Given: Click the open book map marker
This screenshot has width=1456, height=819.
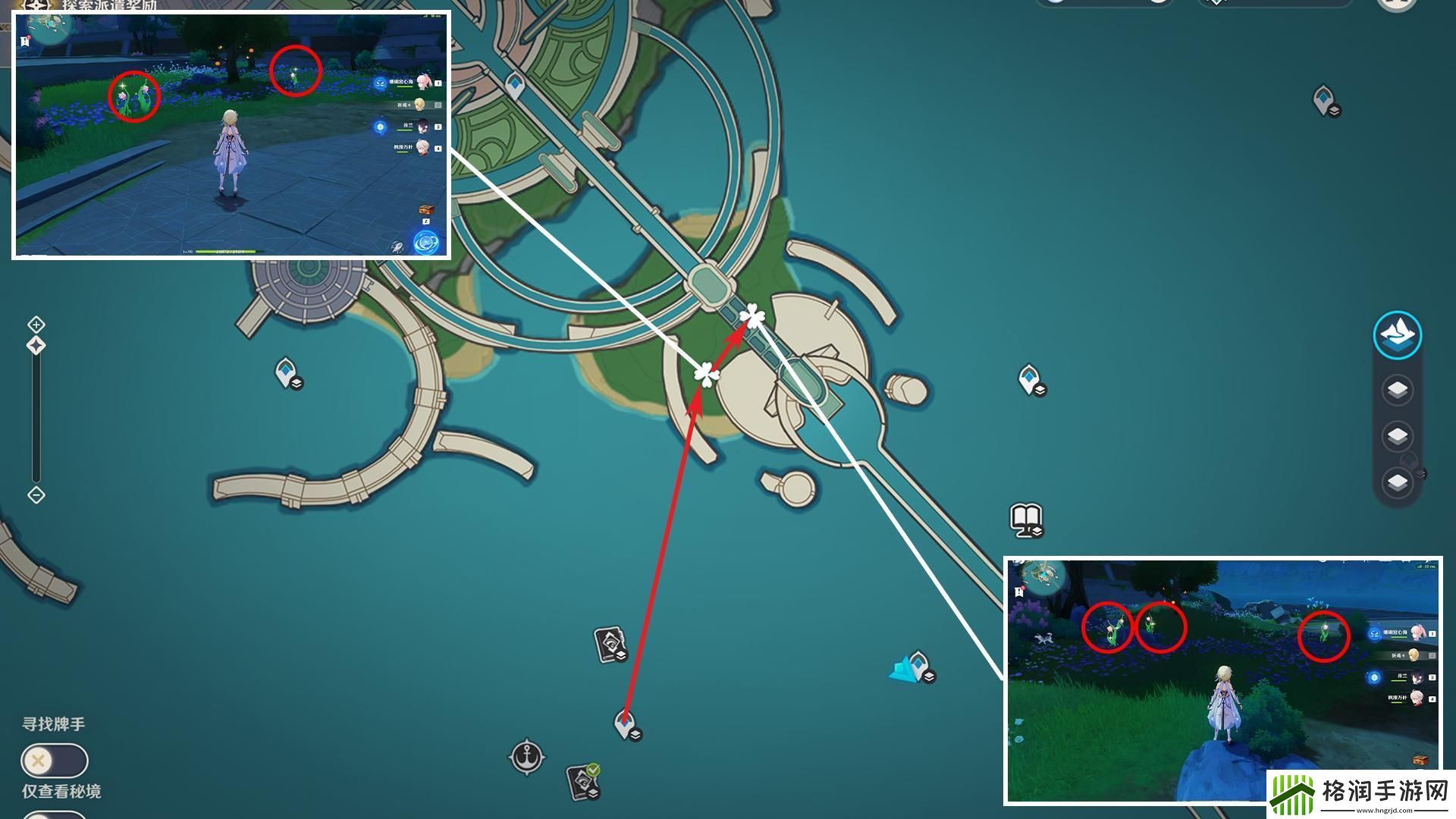Looking at the screenshot, I should 1026,519.
